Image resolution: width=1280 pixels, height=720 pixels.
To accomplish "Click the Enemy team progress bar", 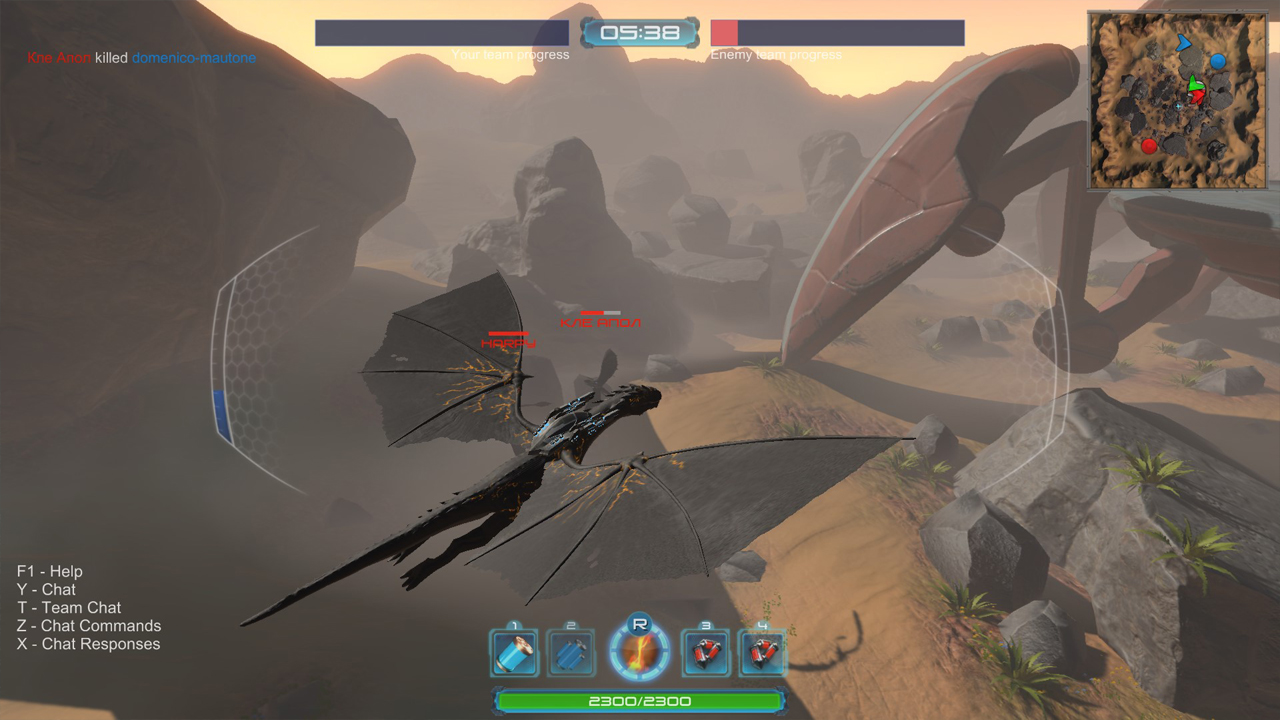I will pos(837,31).
